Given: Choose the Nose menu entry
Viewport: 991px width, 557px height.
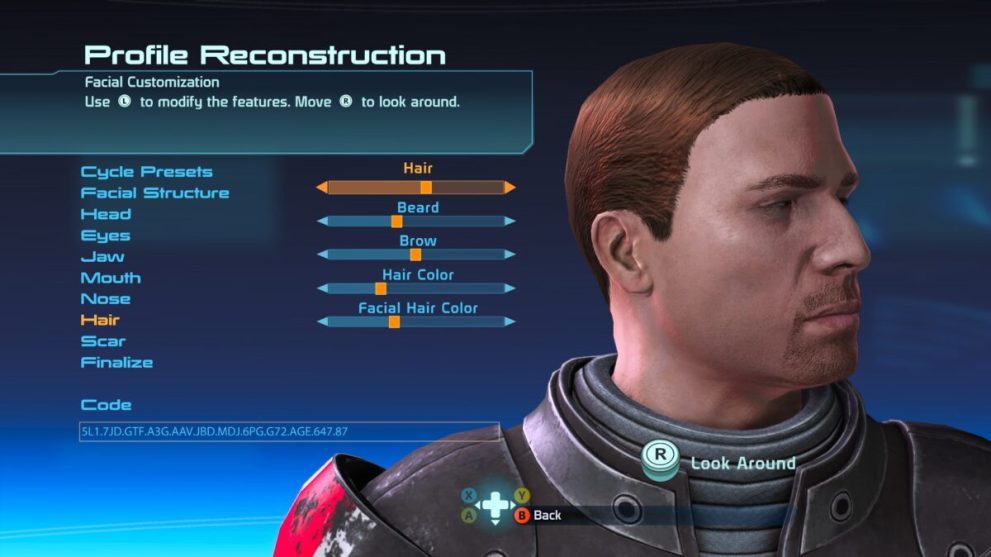Looking at the screenshot, I should 106,299.
